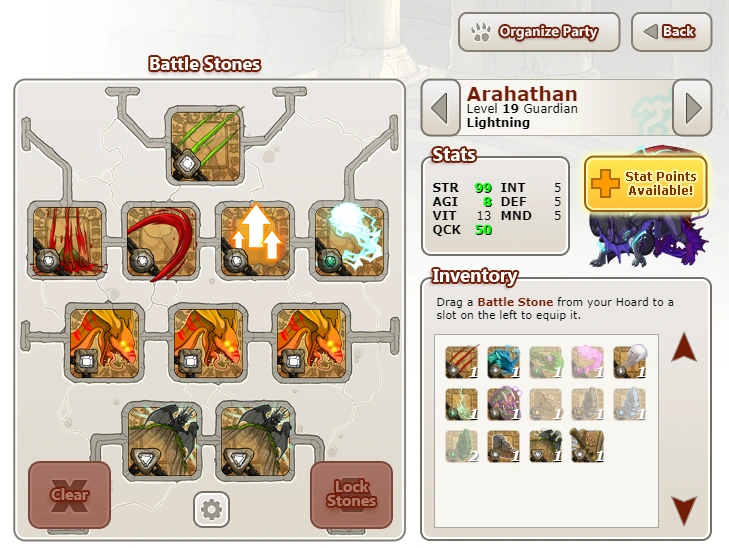This screenshot has height=548, width=729.
Task: Select the equipped lightning orb battle stone
Action: coord(347,242)
